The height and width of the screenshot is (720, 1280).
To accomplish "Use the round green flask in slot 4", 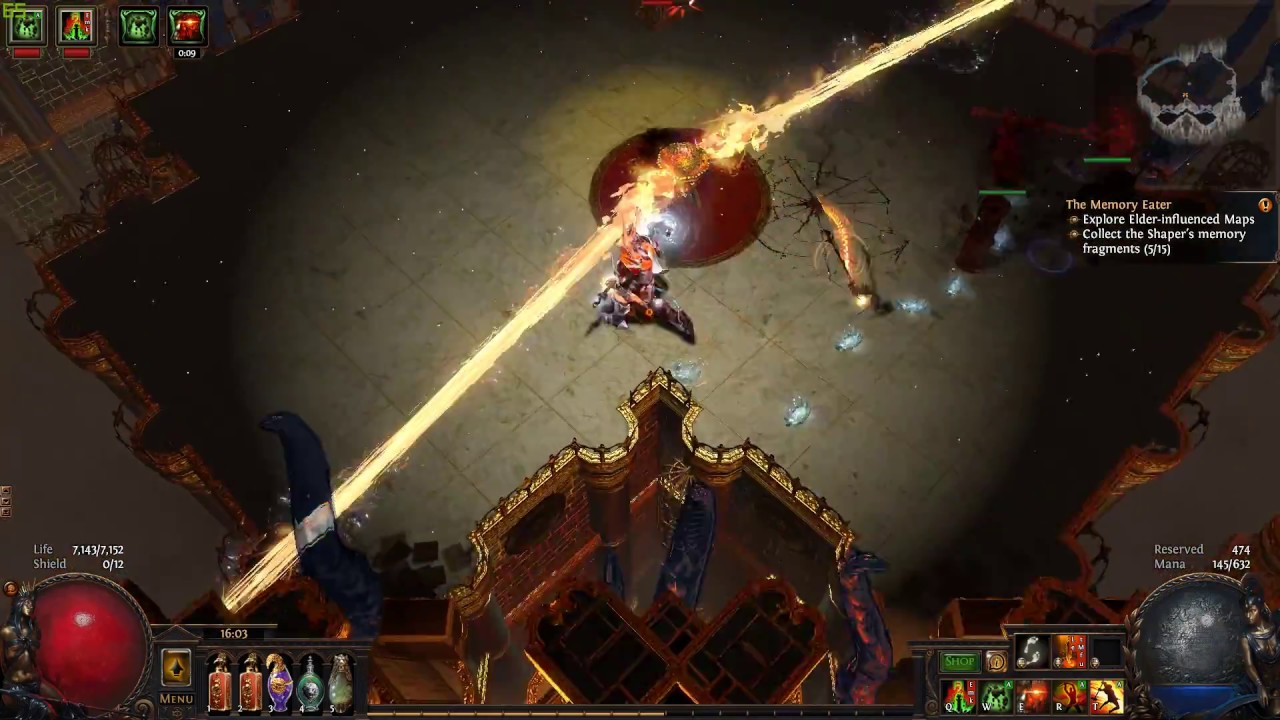I will click(311, 684).
